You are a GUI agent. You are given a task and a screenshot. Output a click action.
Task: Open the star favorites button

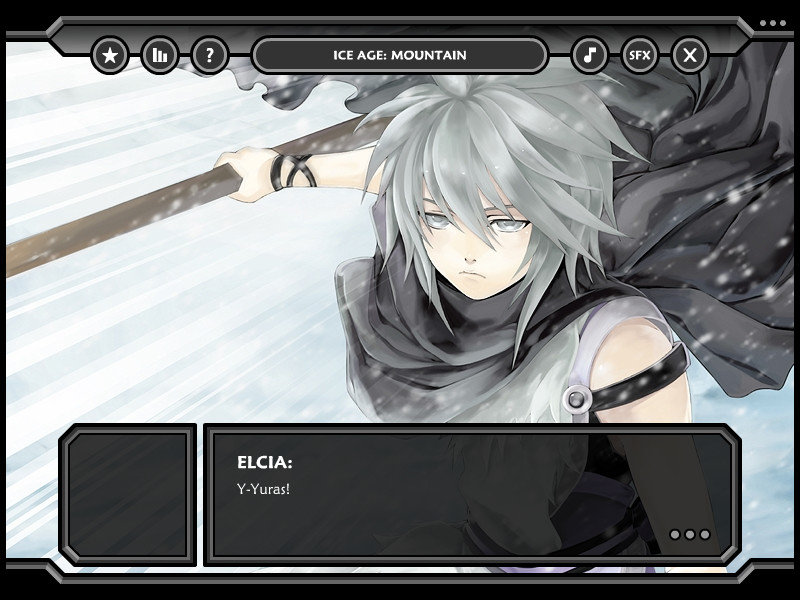110,55
